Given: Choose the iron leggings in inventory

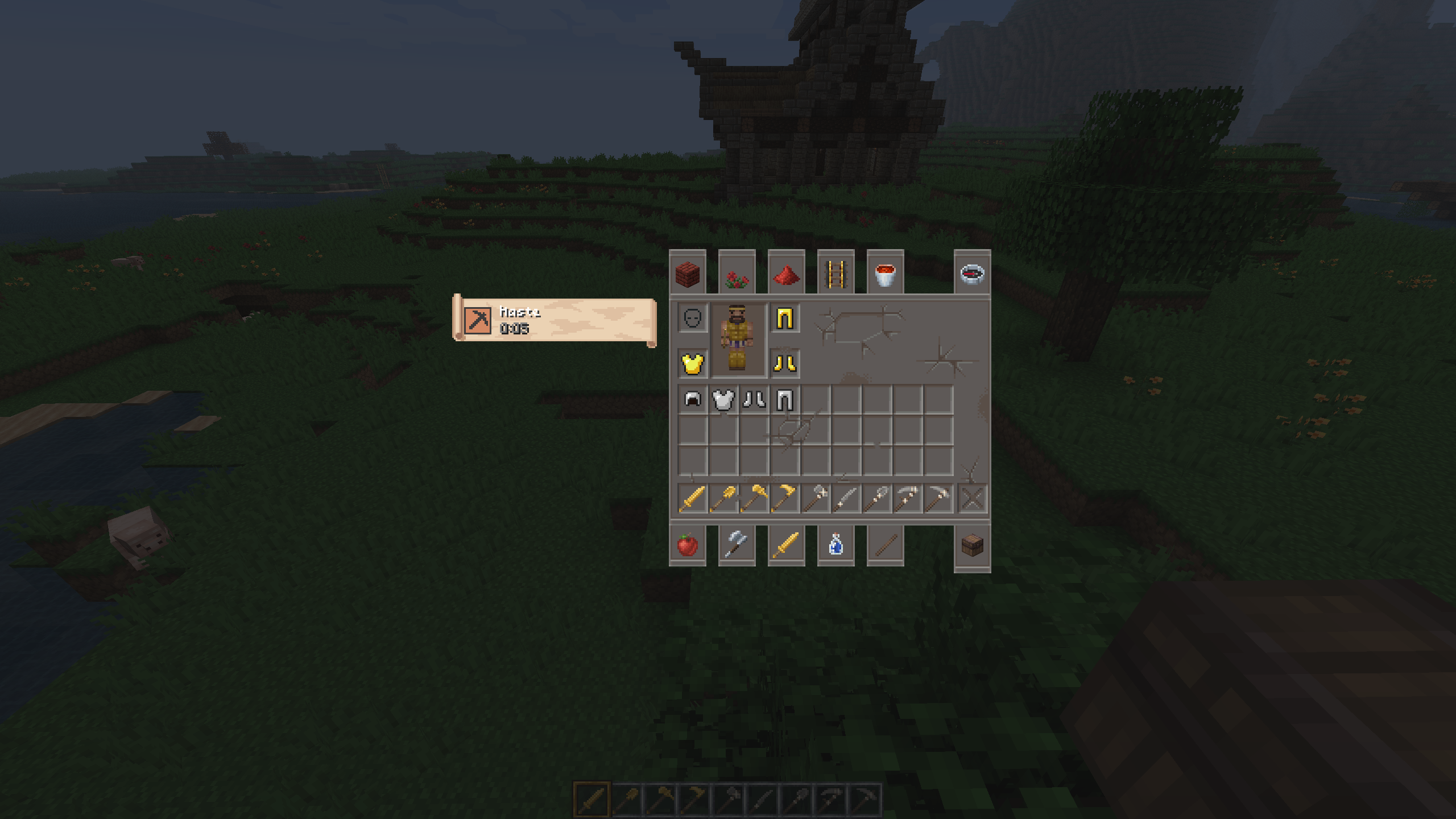Looking at the screenshot, I should [785, 400].
